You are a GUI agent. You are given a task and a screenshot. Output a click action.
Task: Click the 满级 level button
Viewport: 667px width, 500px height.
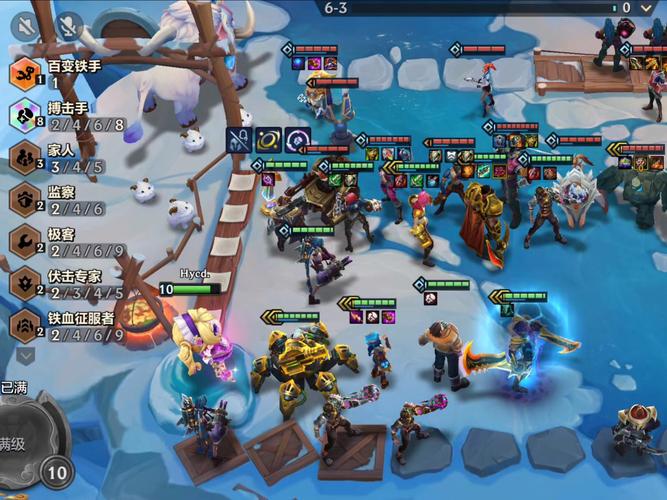point(25,441)
